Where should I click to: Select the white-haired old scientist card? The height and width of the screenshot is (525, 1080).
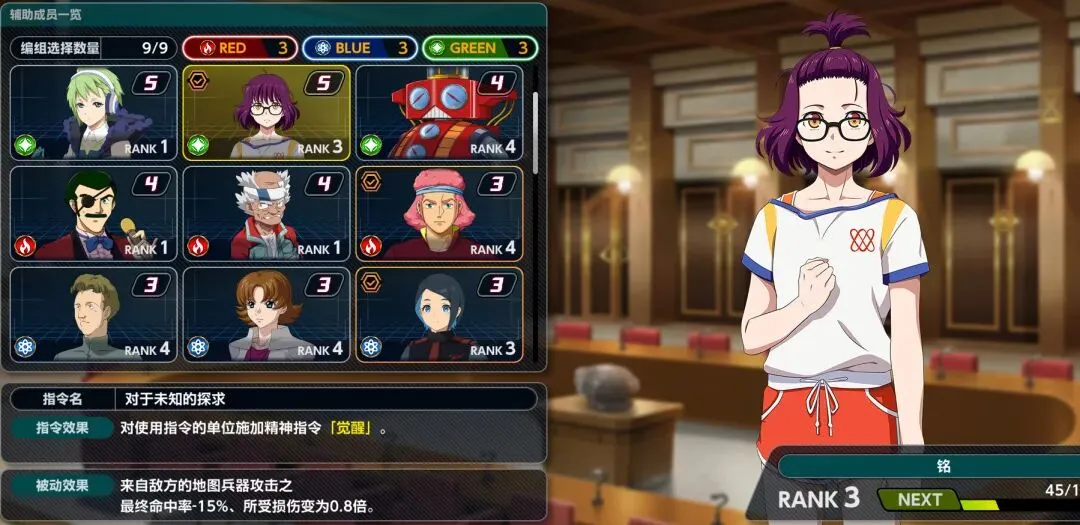coord(266,213)
